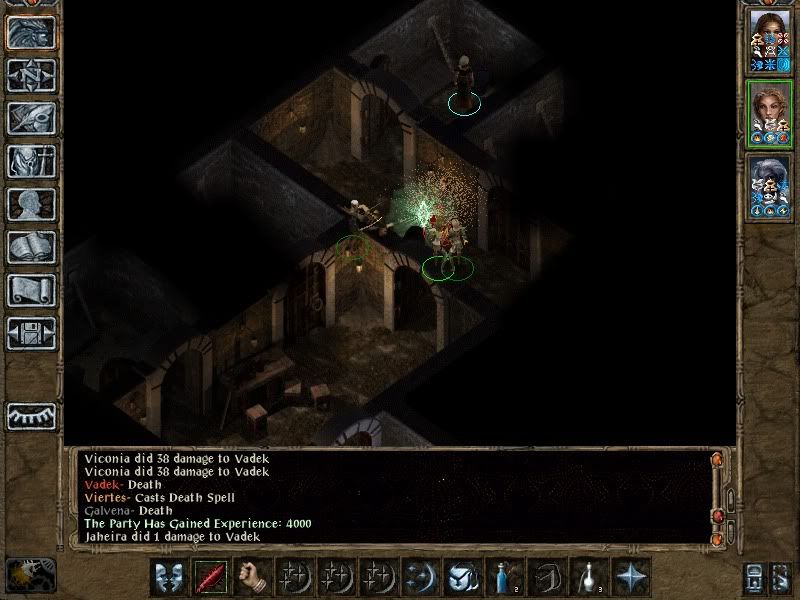This screenshot has height=600, width=800.
Task: Open the mage spellbook
Action: [x=31, y=247]
